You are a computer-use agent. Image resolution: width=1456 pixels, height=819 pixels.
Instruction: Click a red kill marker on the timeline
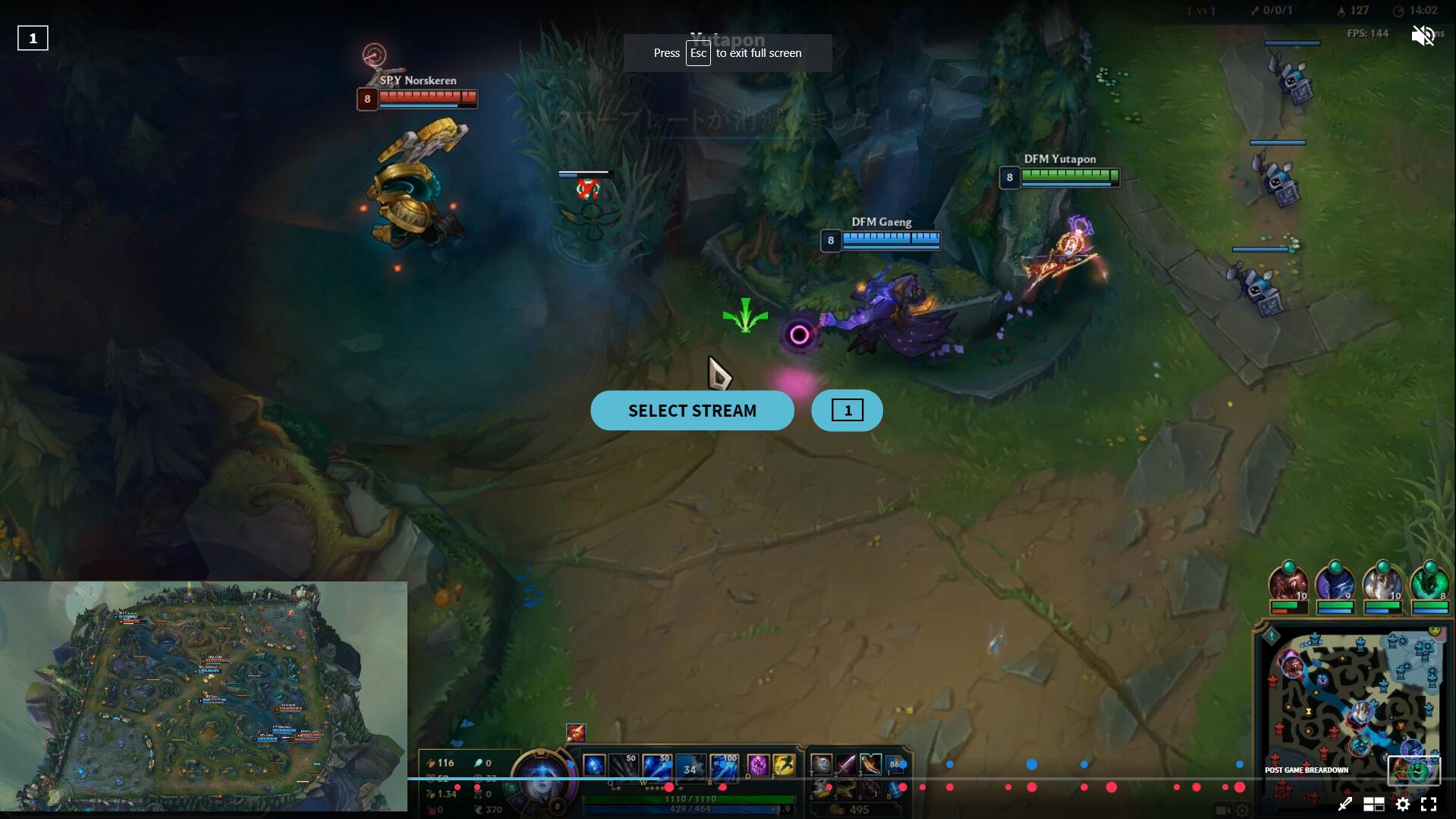pyautogui.click(x=1031, y=788)
